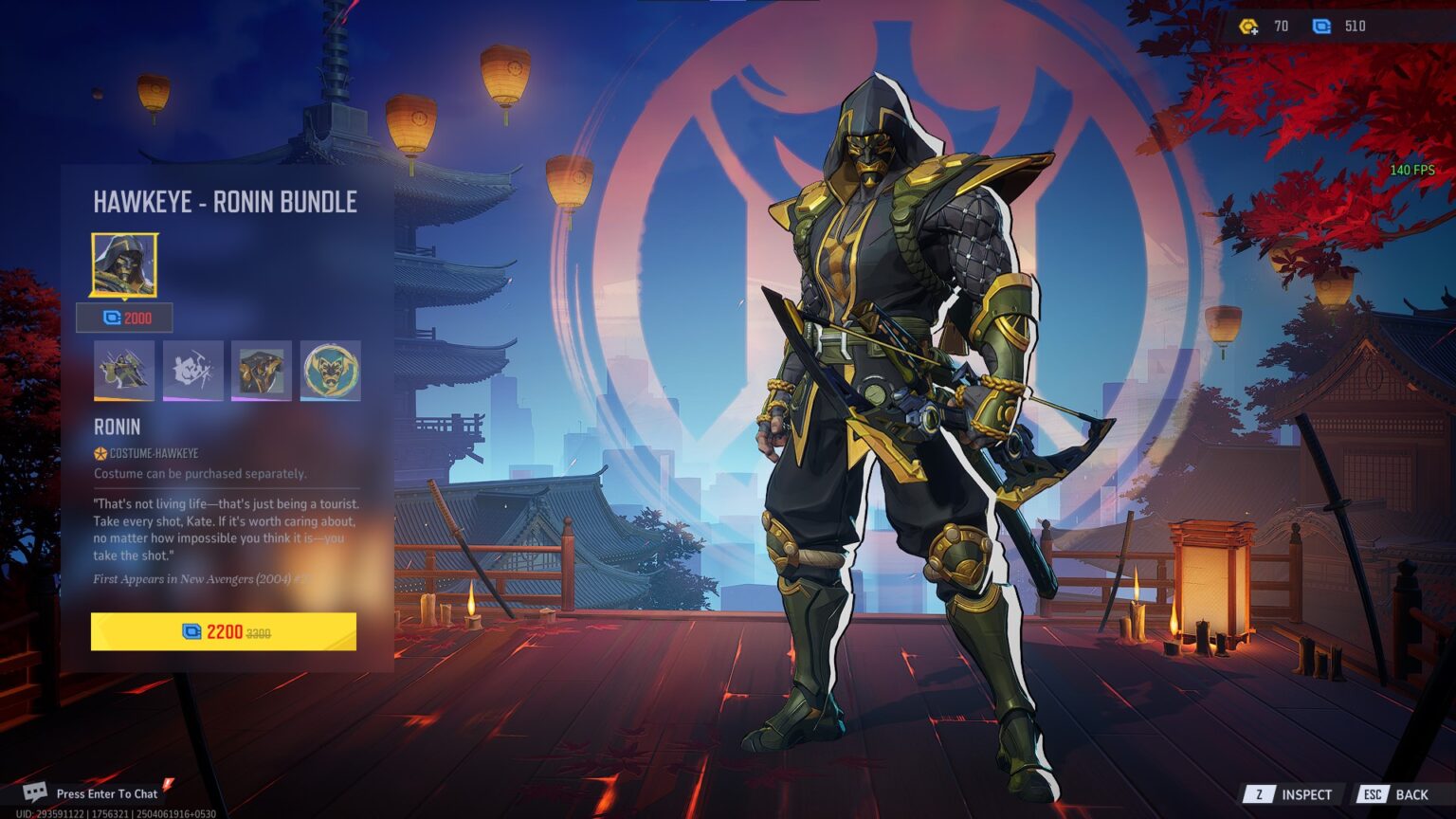
Task: Click the 2000 price tag under the costume
Action: click(124, 318)
